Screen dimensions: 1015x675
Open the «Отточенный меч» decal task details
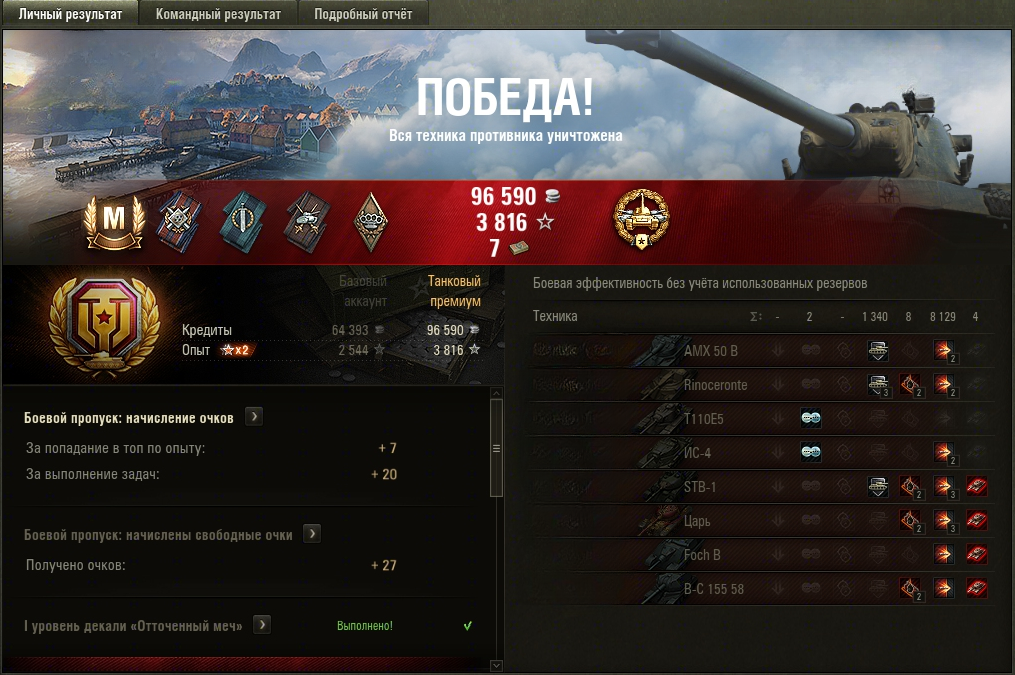click(262, 625)
